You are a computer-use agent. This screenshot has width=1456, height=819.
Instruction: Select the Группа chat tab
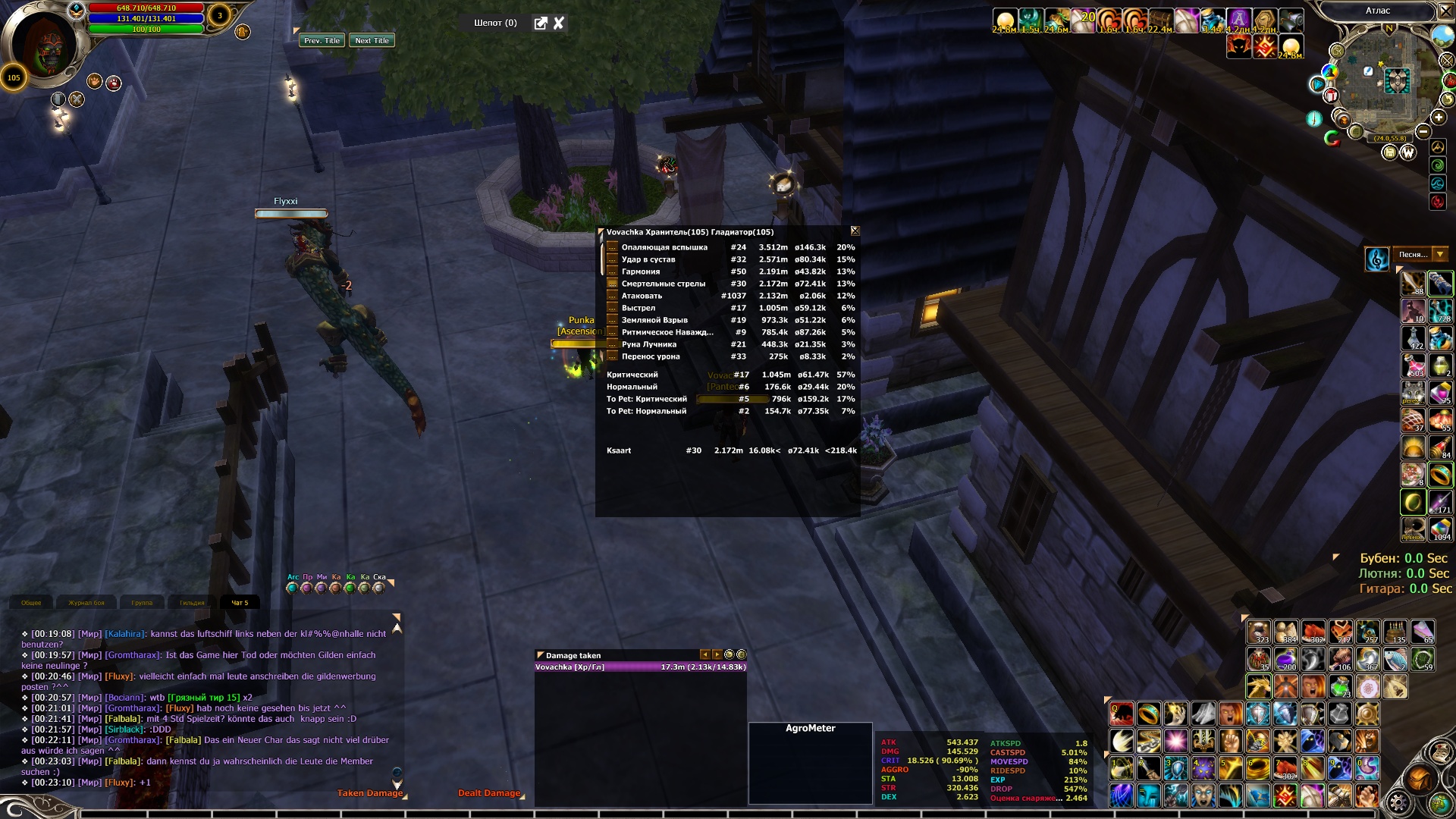(142, 603)
